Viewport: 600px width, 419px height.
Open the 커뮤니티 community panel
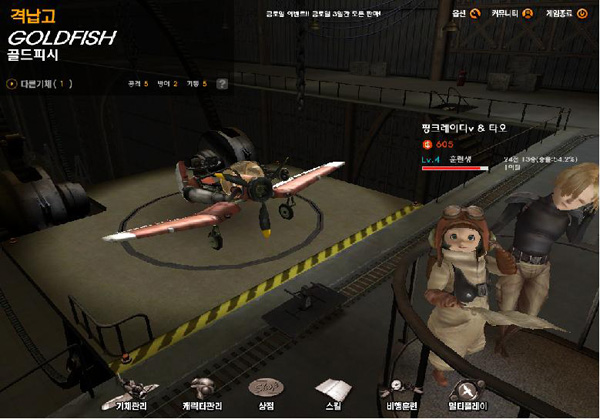pos(511,13)
